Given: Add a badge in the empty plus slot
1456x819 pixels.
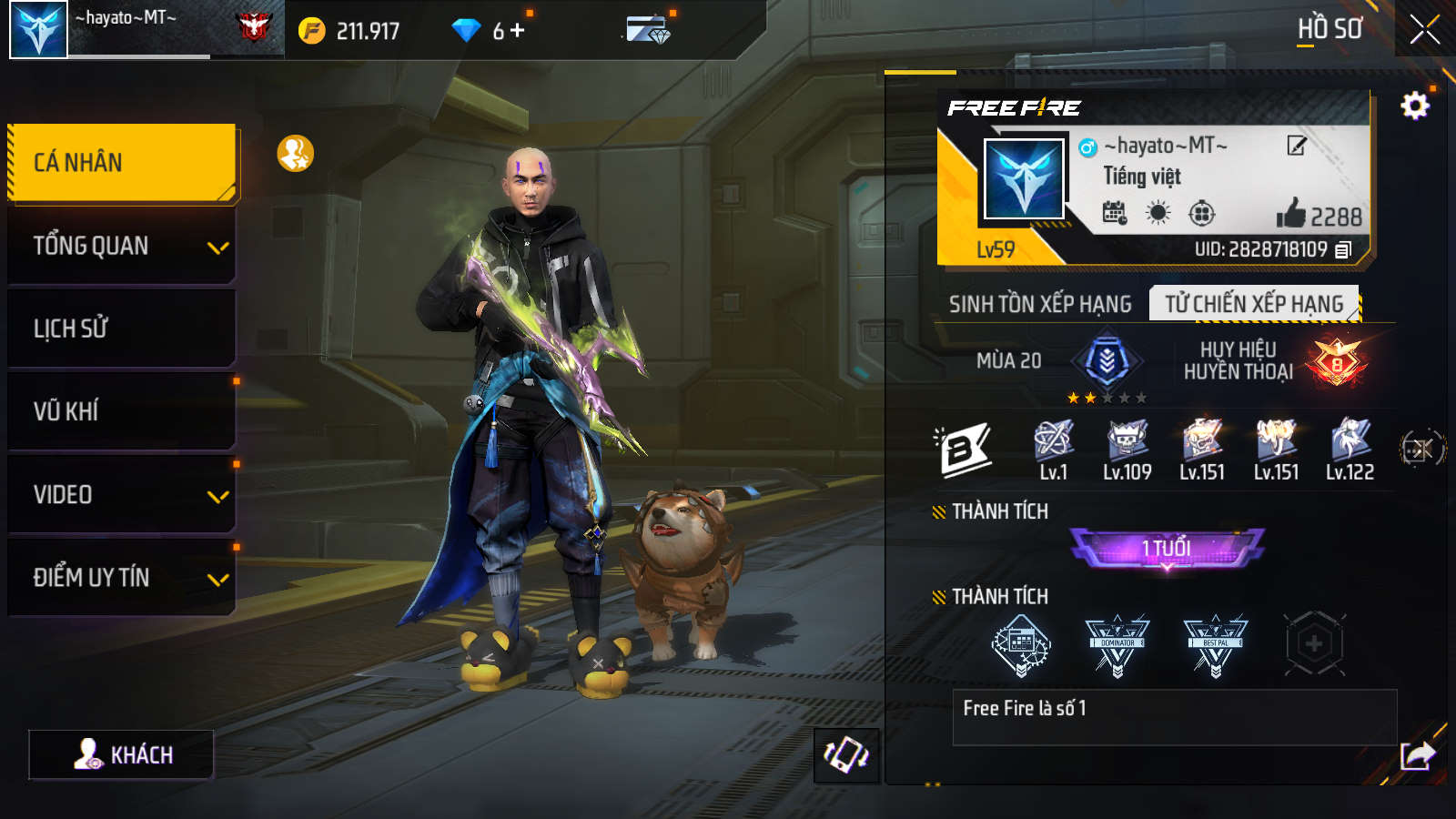Looking at the screenshot, I should [x=1314, y=644].
